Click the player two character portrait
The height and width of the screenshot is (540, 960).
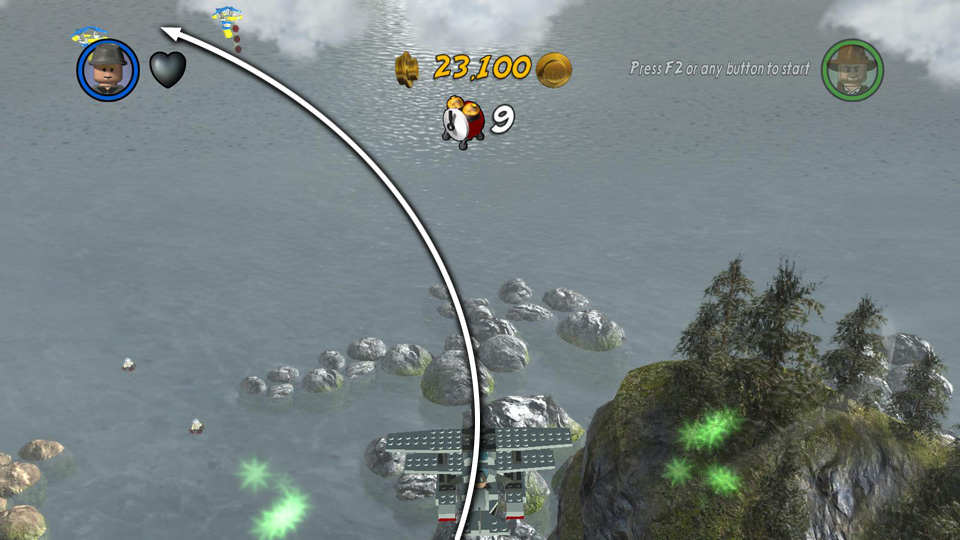(851, 69)
